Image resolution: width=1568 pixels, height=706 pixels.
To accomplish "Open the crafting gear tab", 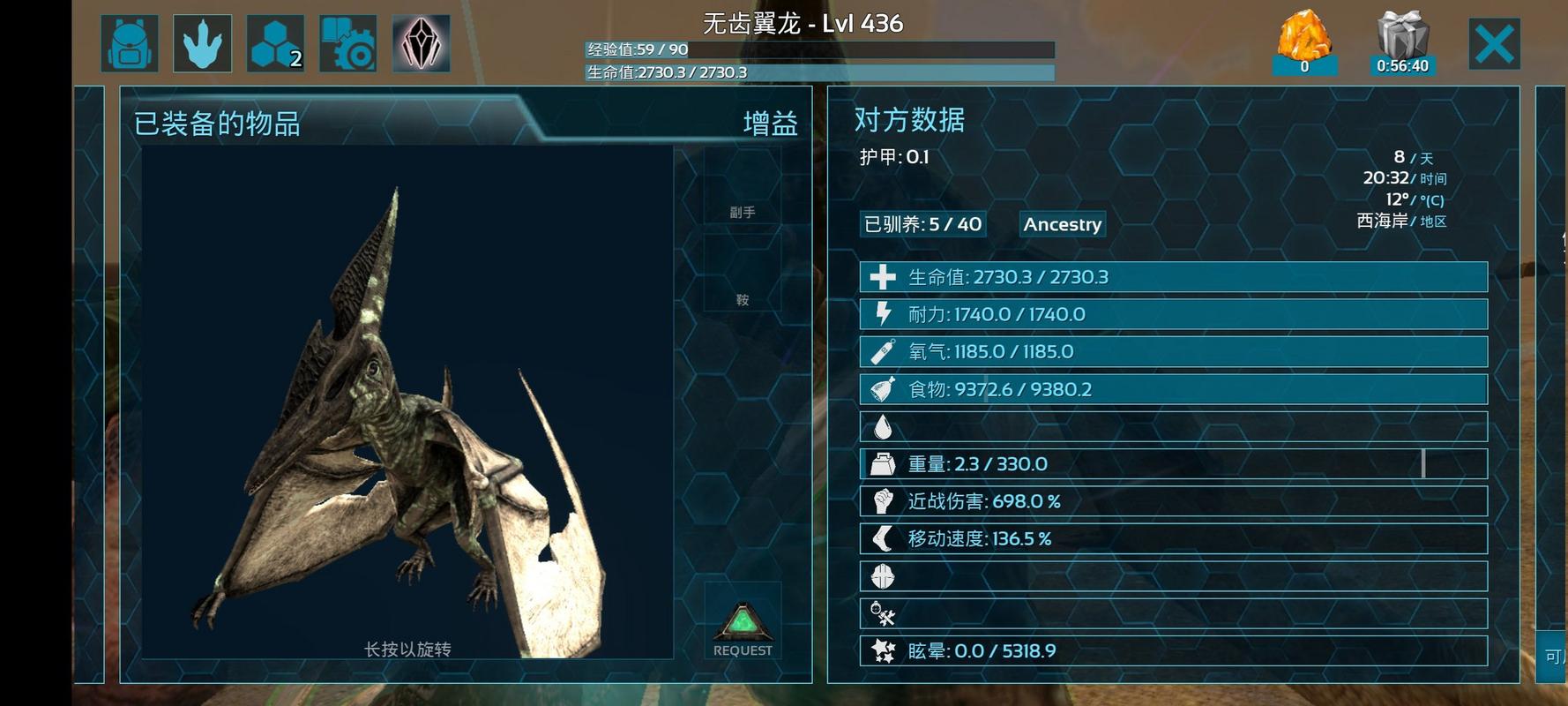I will 347,43.
